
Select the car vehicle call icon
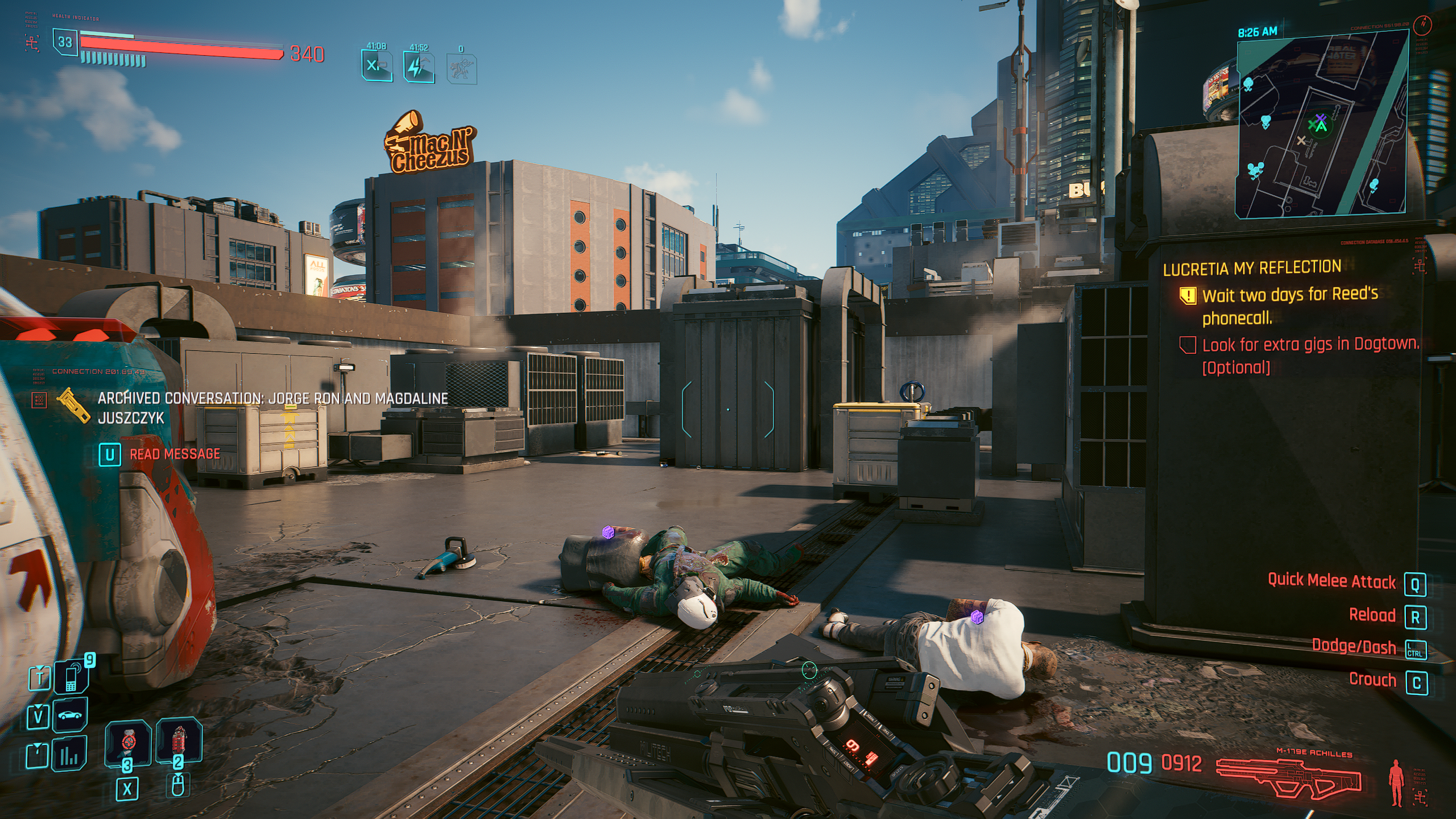pyautogui.click(x=70, y=715)
